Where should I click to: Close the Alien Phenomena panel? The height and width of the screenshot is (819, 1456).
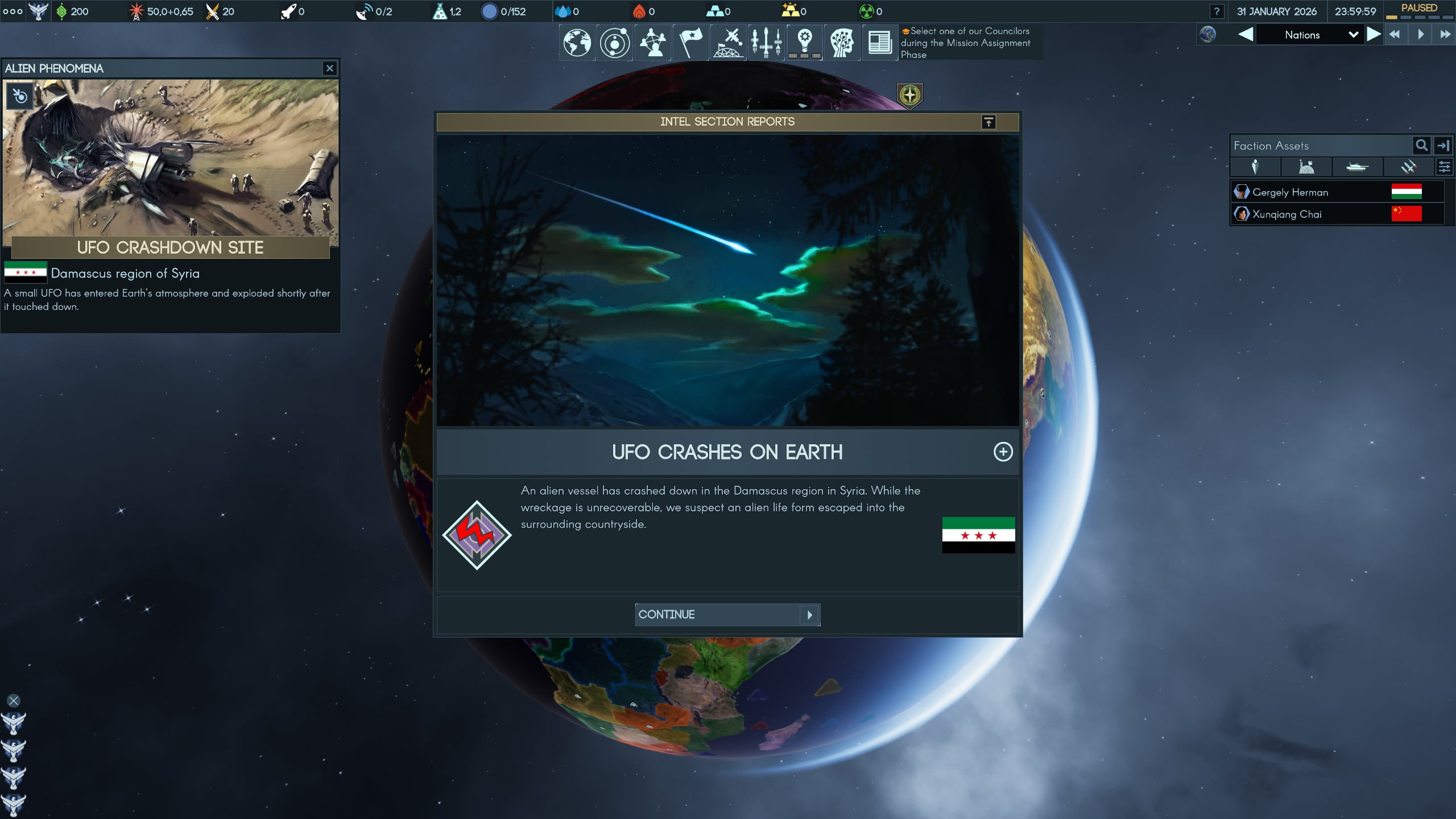tap(329, 68)
